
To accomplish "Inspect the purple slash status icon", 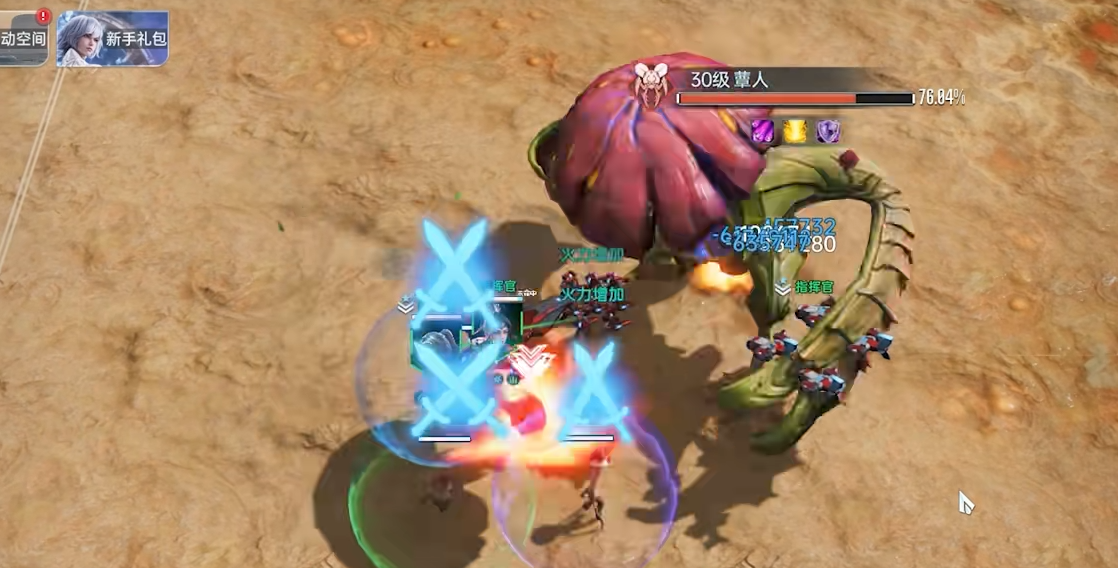I will [x=763, y=130].
